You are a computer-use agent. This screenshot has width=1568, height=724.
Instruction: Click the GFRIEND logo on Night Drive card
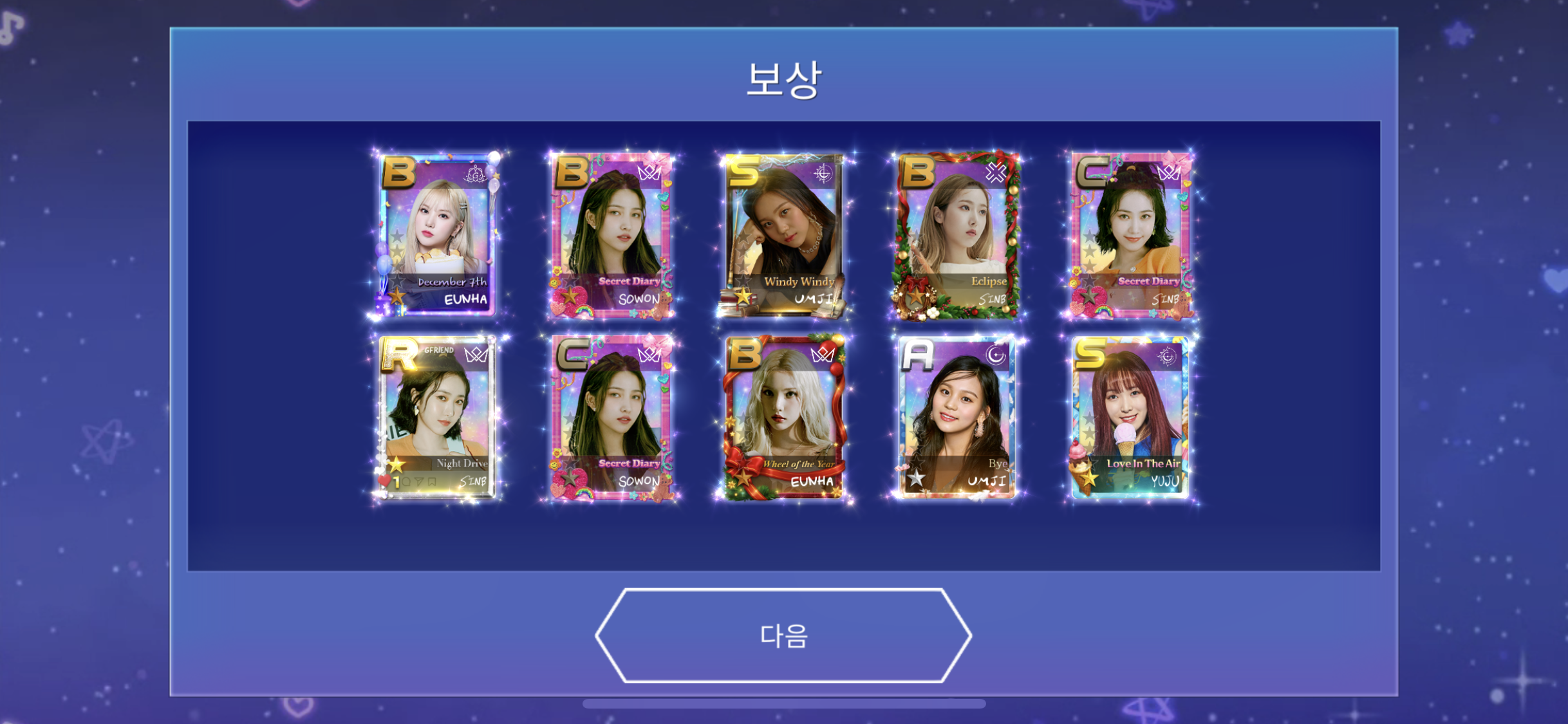pyautogui.click(x=438, y=351)
